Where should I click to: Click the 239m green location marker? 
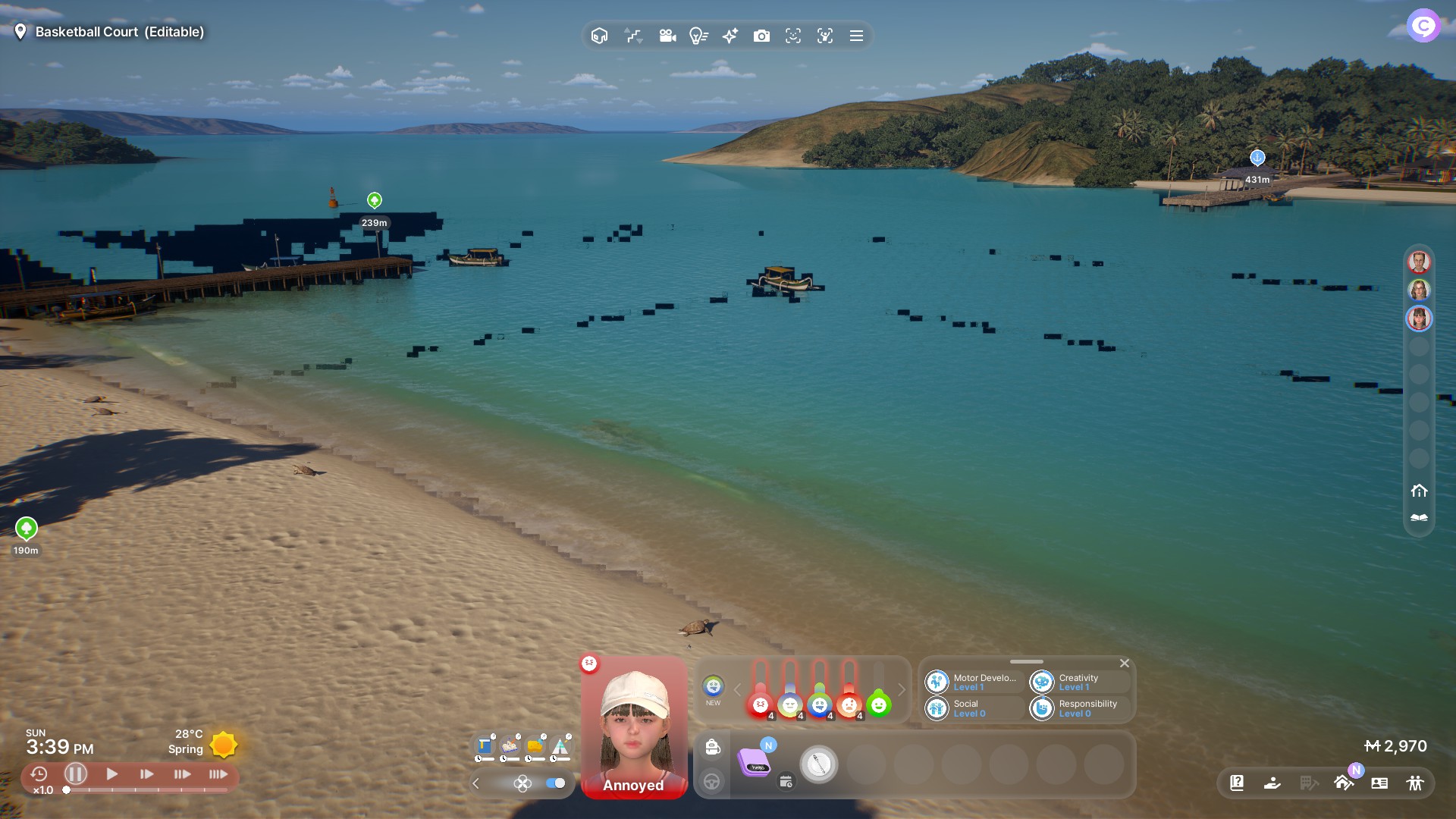pyautogui.click(x=375, y=200)
